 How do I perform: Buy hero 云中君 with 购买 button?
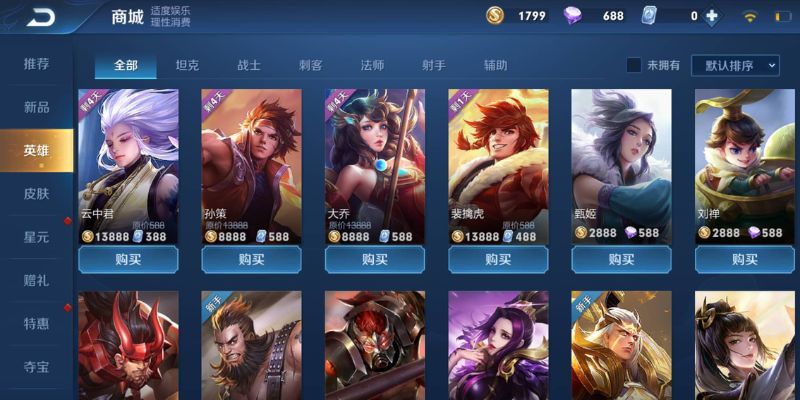[x=128, y=260]
